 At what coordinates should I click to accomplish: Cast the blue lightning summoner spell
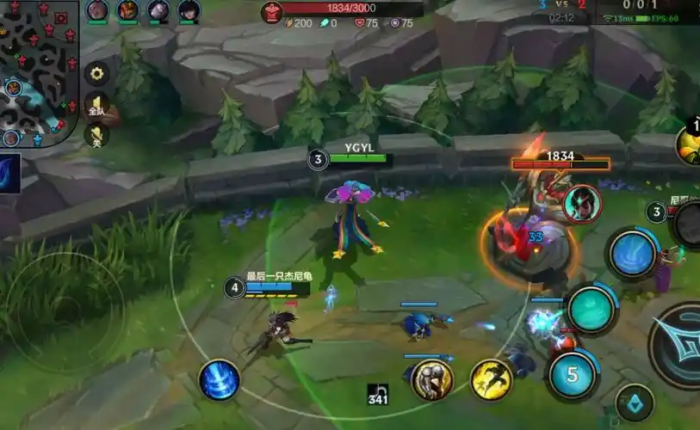pyautogui.click(x=218, y=380)
